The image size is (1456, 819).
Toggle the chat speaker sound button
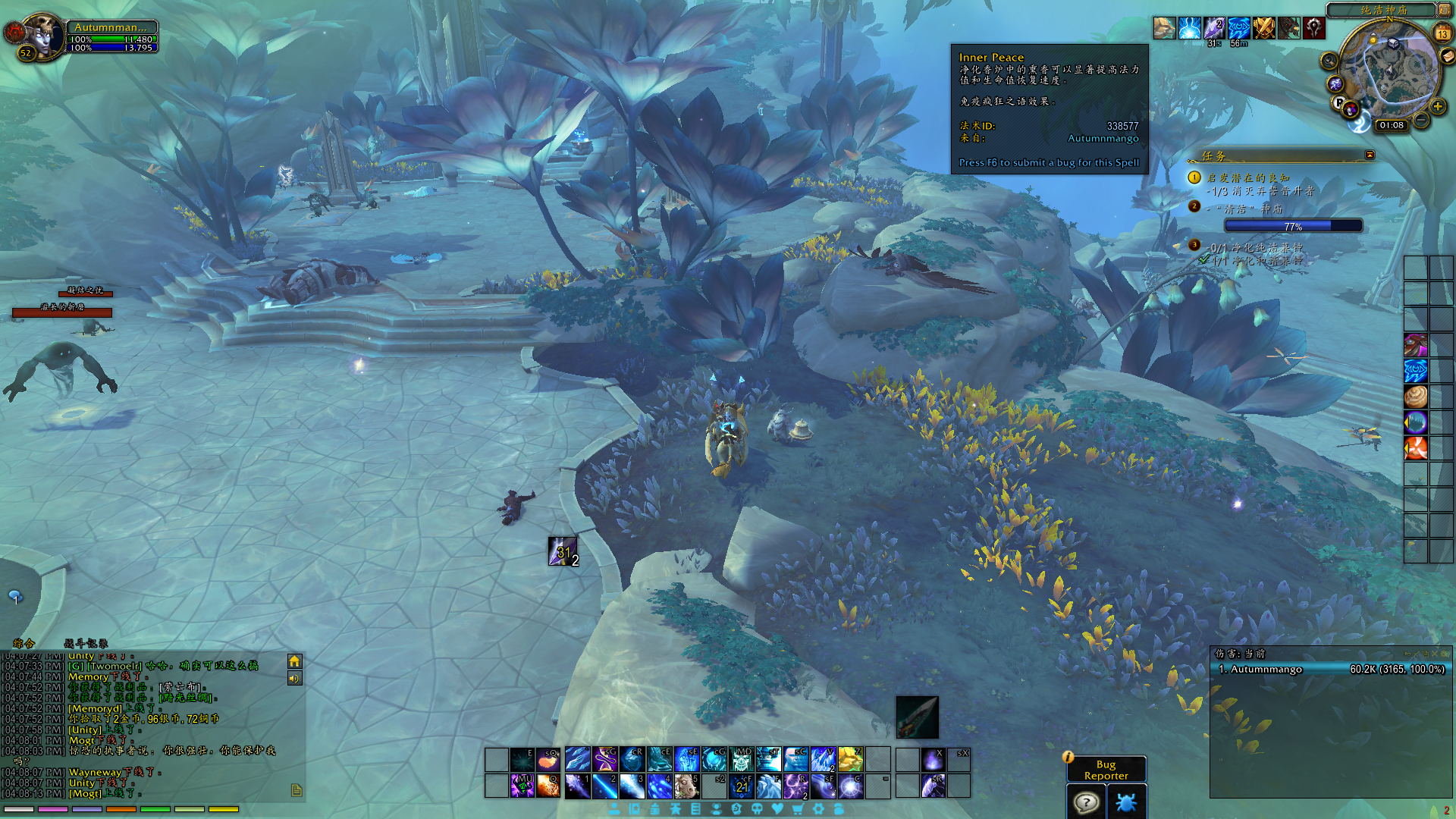tap(294, 679)
